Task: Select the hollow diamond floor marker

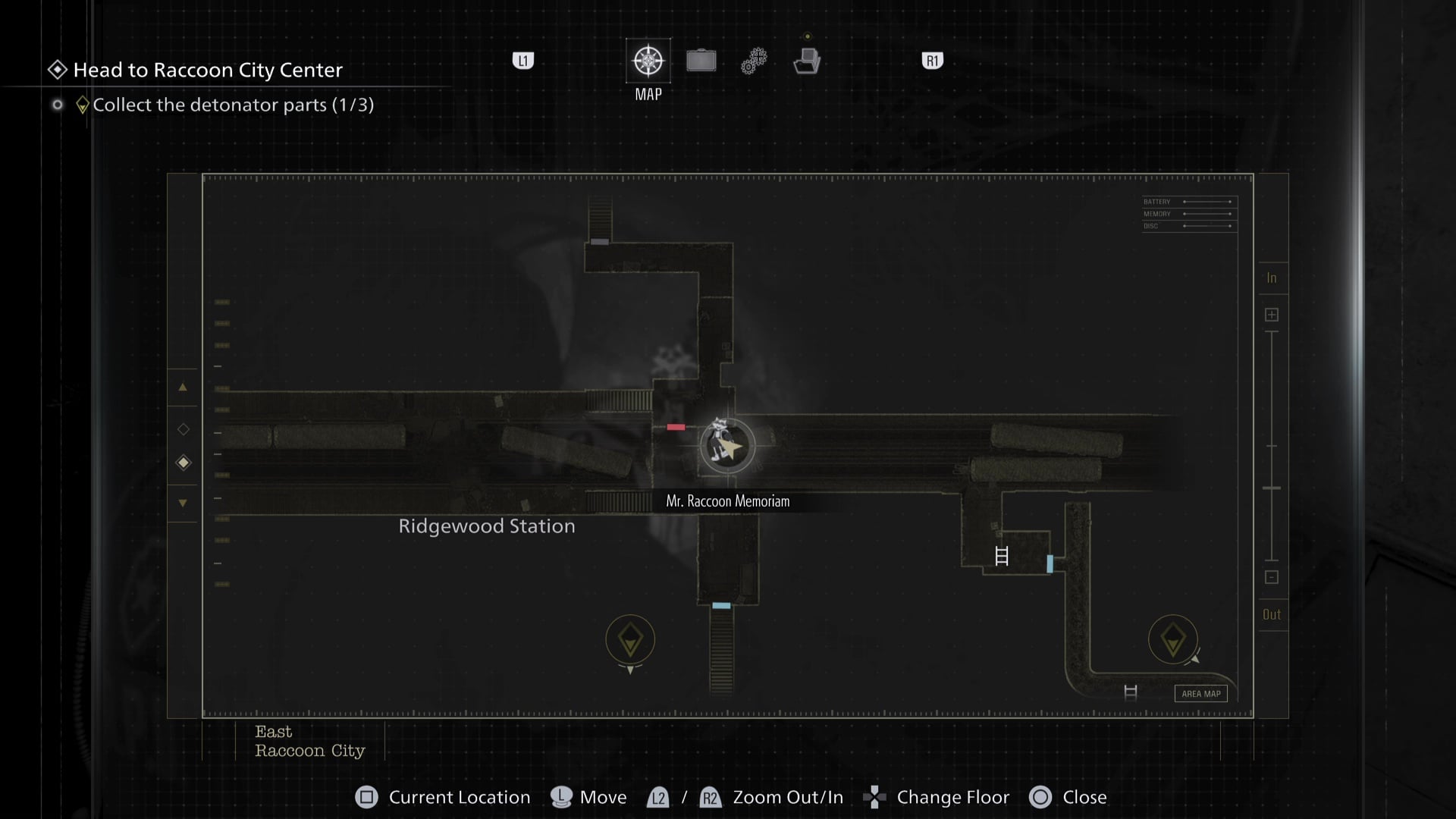Action: 184,429
